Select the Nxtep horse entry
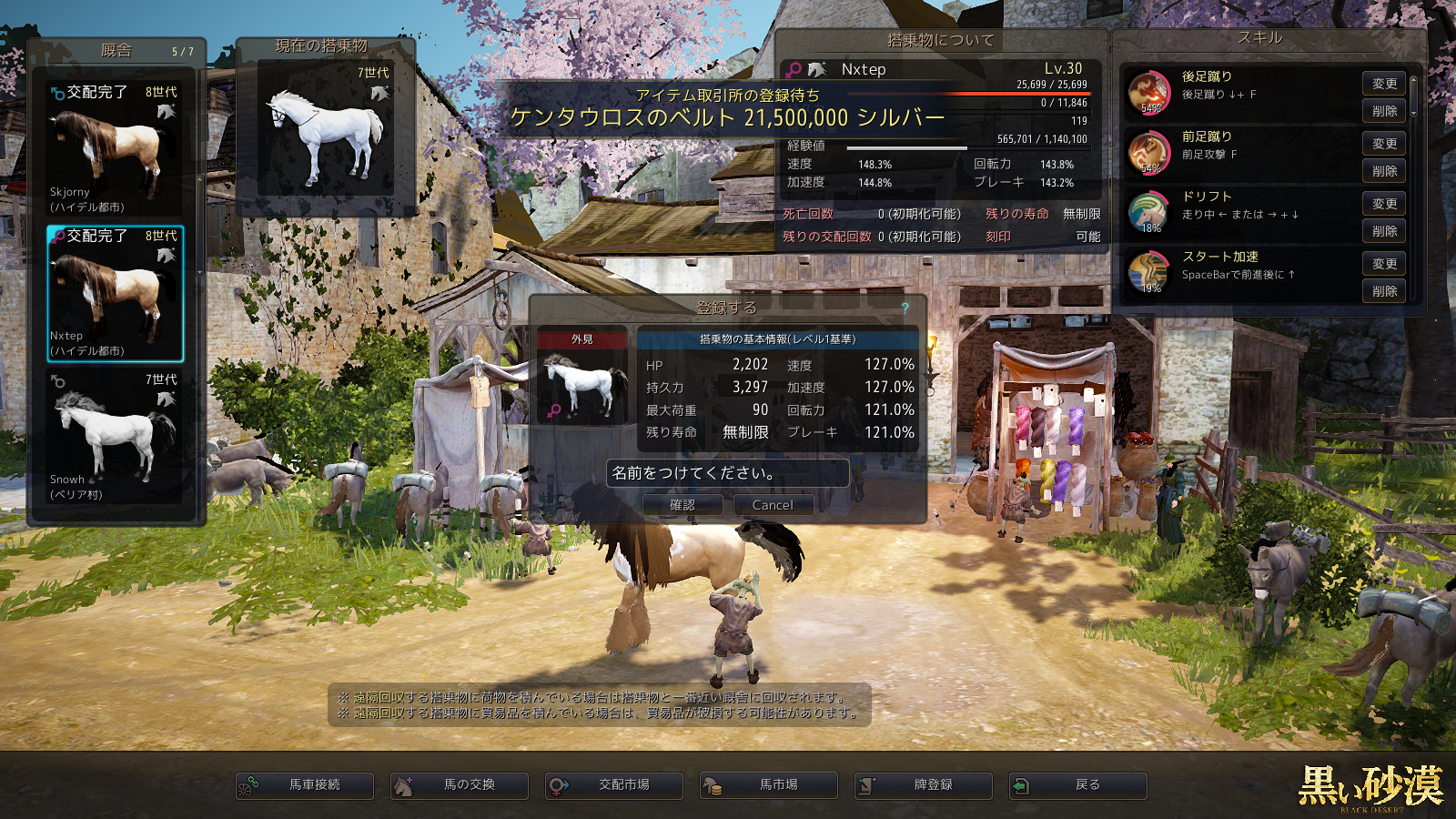The height and width of the screenshot is (819, 1456). (115, 294)
